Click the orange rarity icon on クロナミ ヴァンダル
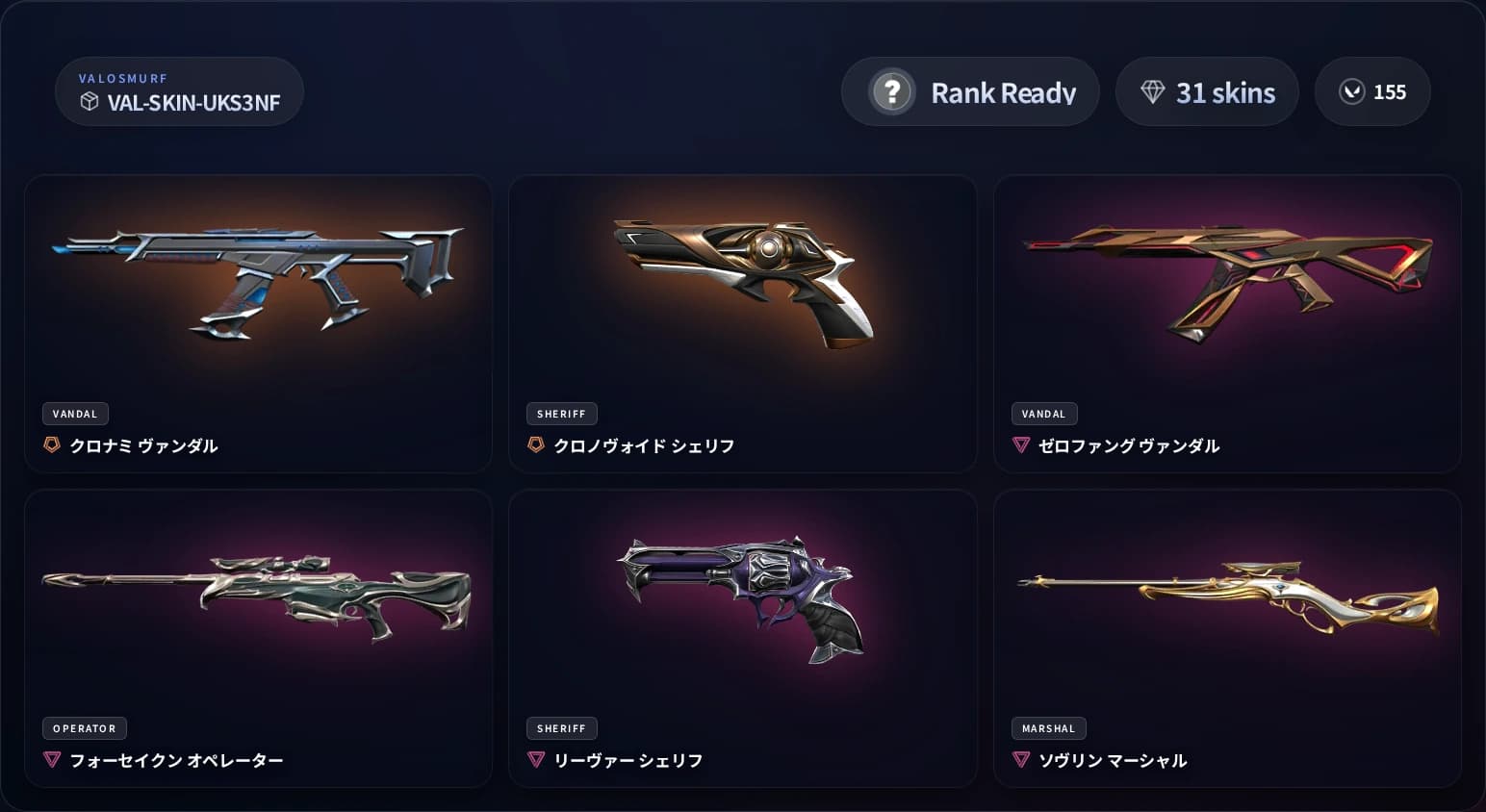Image resolution: width=1486 pixels, height=812 pixels. pos(52,445)
